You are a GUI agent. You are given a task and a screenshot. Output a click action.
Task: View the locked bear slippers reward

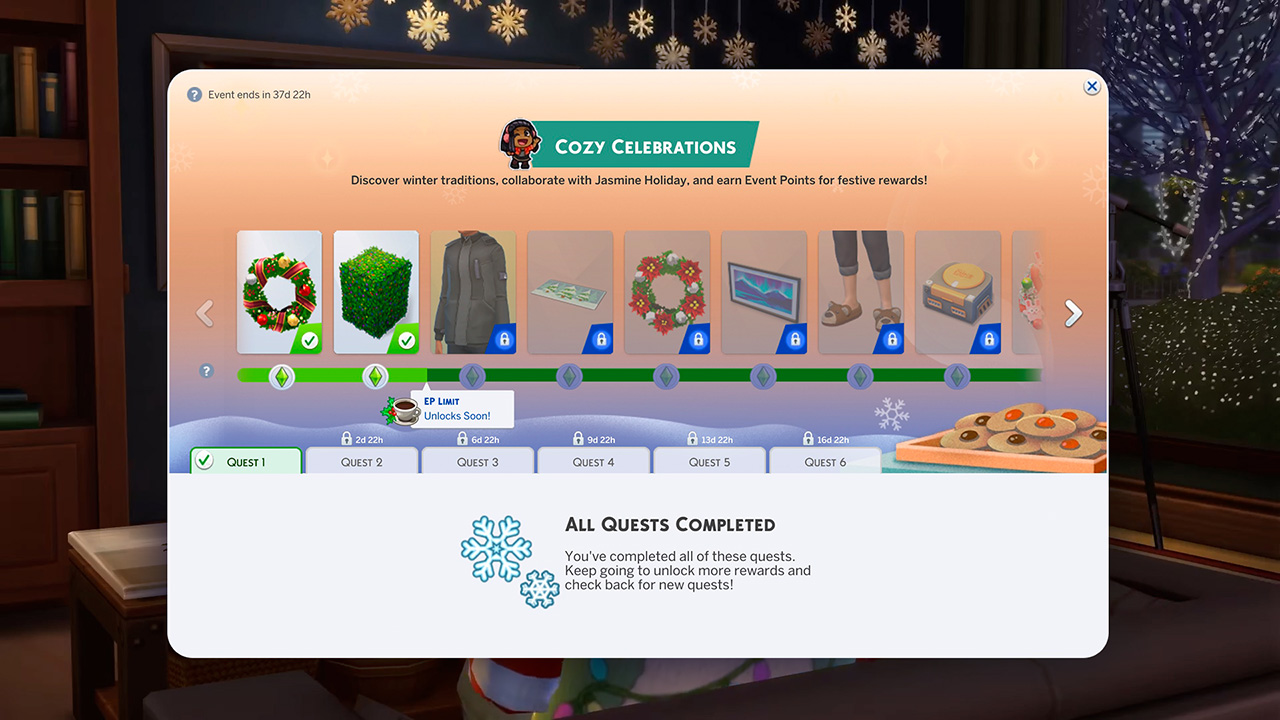861,292
